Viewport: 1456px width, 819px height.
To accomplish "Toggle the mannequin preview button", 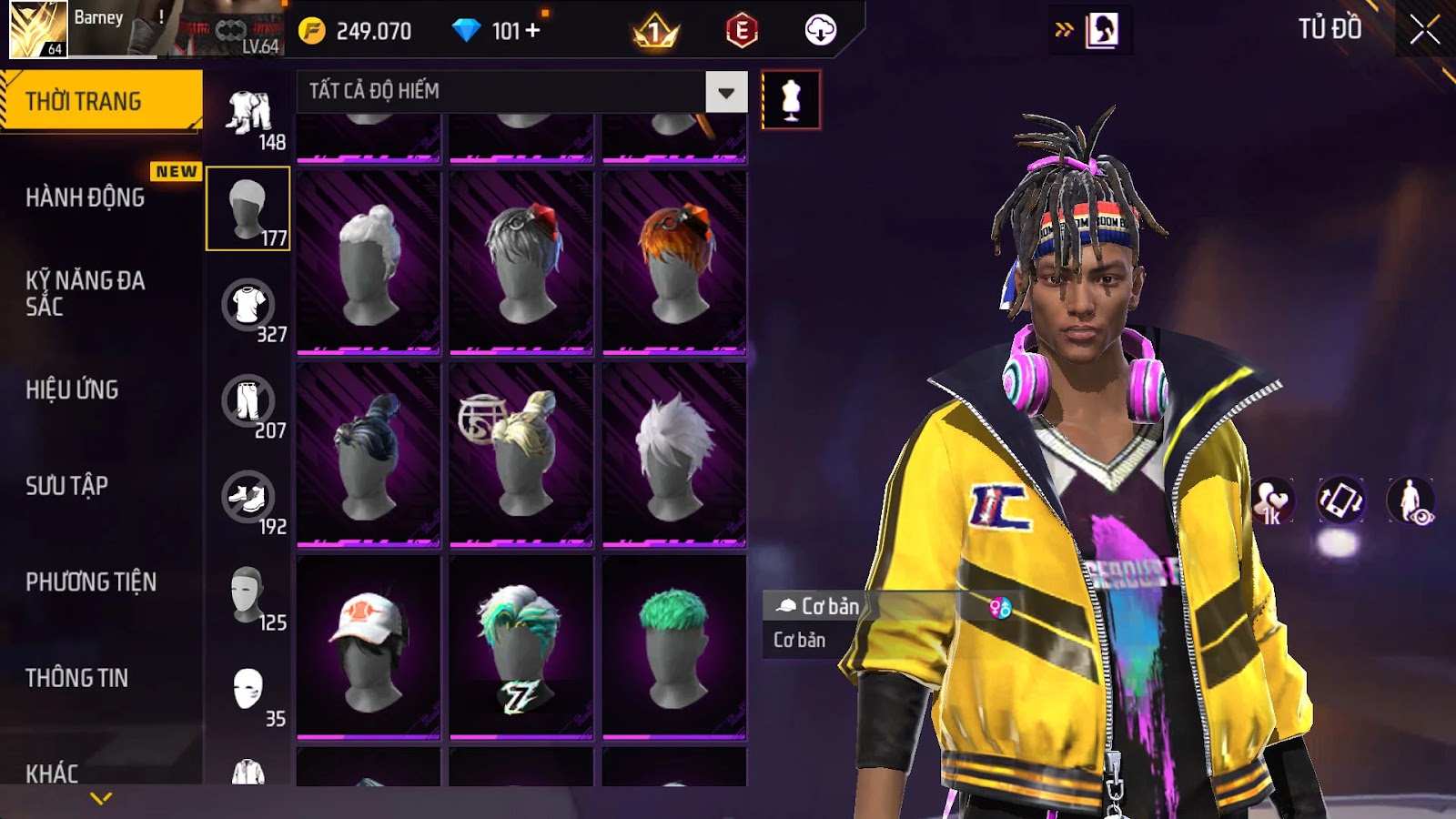I will click(x=791, y=100).
